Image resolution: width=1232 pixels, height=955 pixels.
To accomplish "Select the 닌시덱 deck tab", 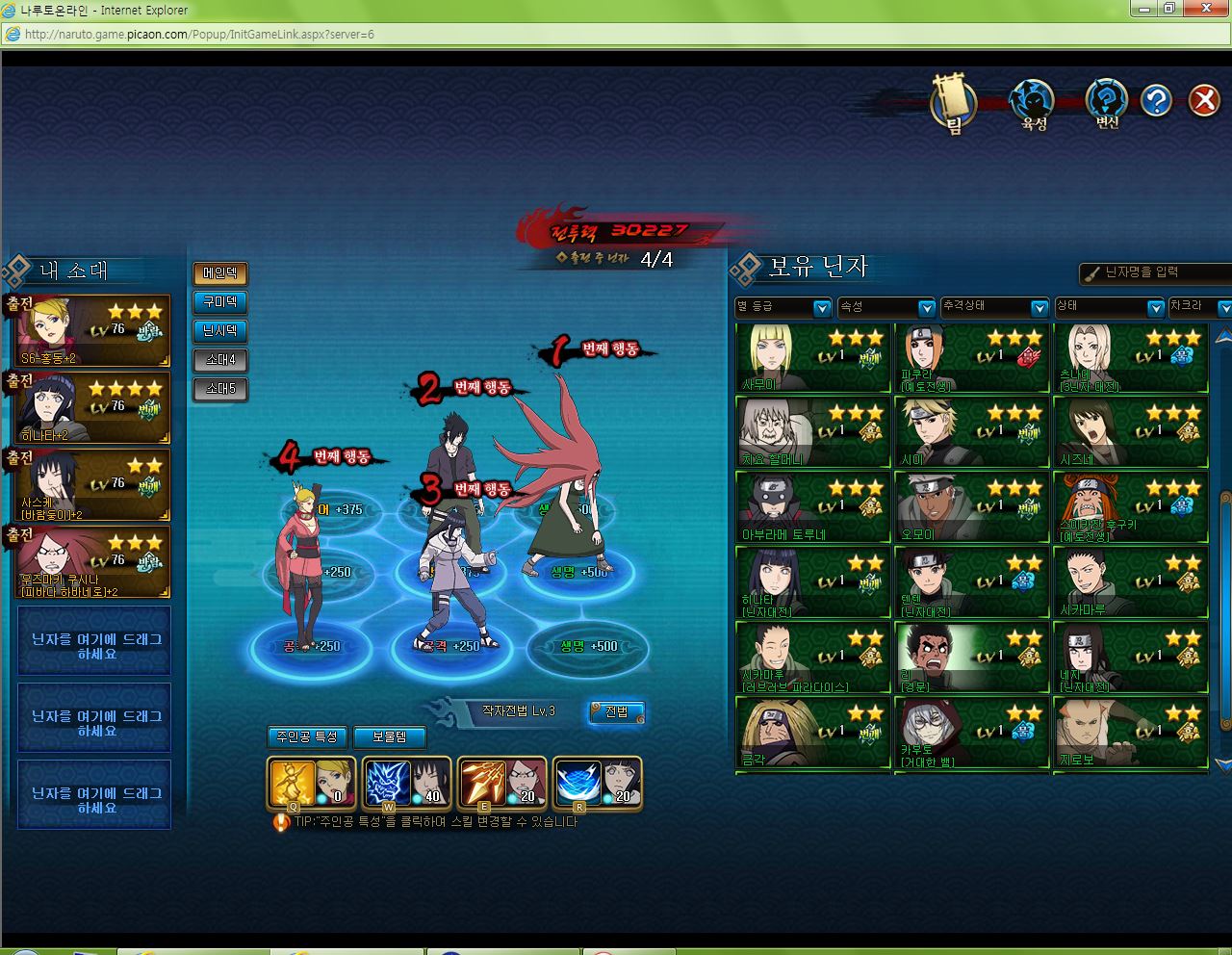I will tap(219, 331).
